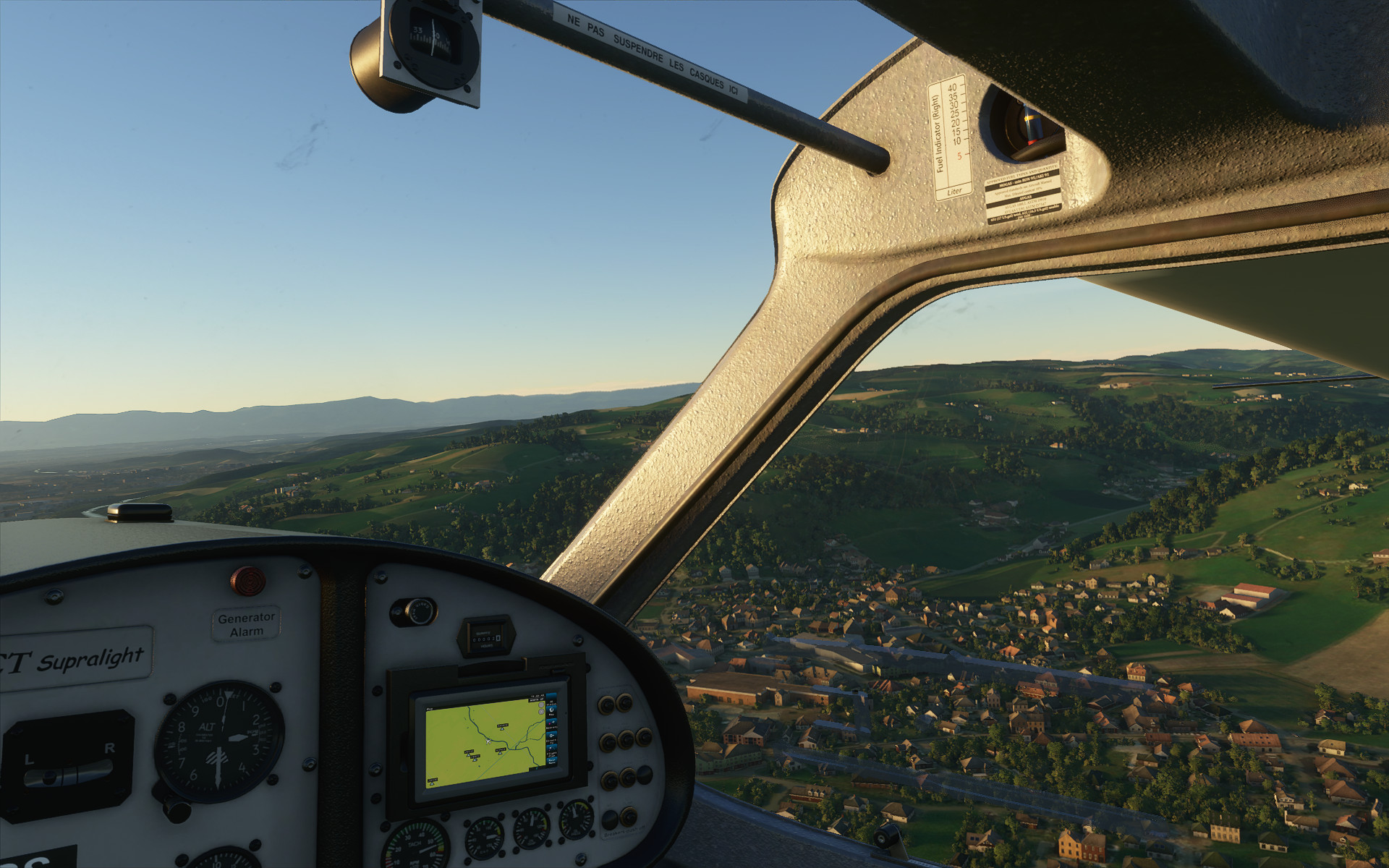The image size is (1389, 868).
Task: Open the 3D Vision page on the GPS
Action: (x=551, y=699)
